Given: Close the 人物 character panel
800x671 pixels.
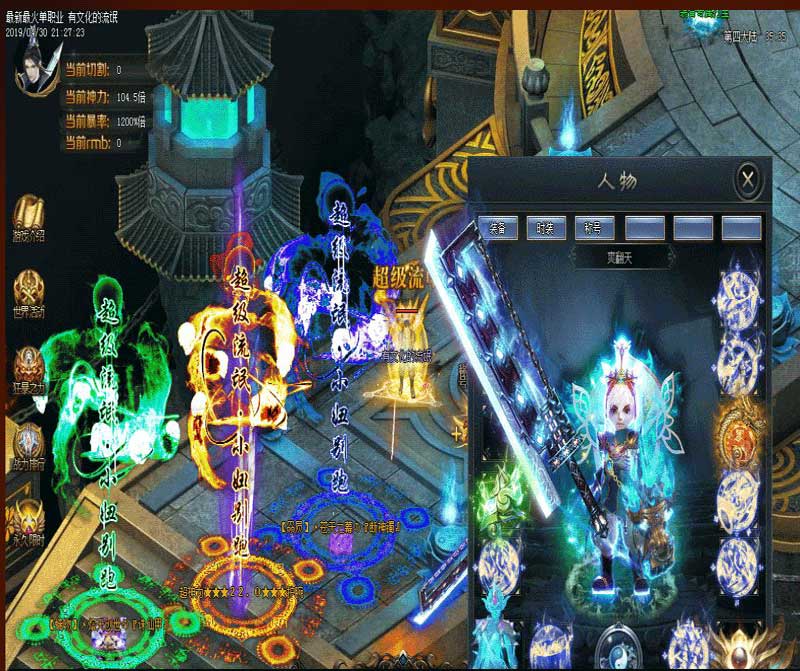Looking at the screenshot, I should pyautogui.click(x=749, y=181).
